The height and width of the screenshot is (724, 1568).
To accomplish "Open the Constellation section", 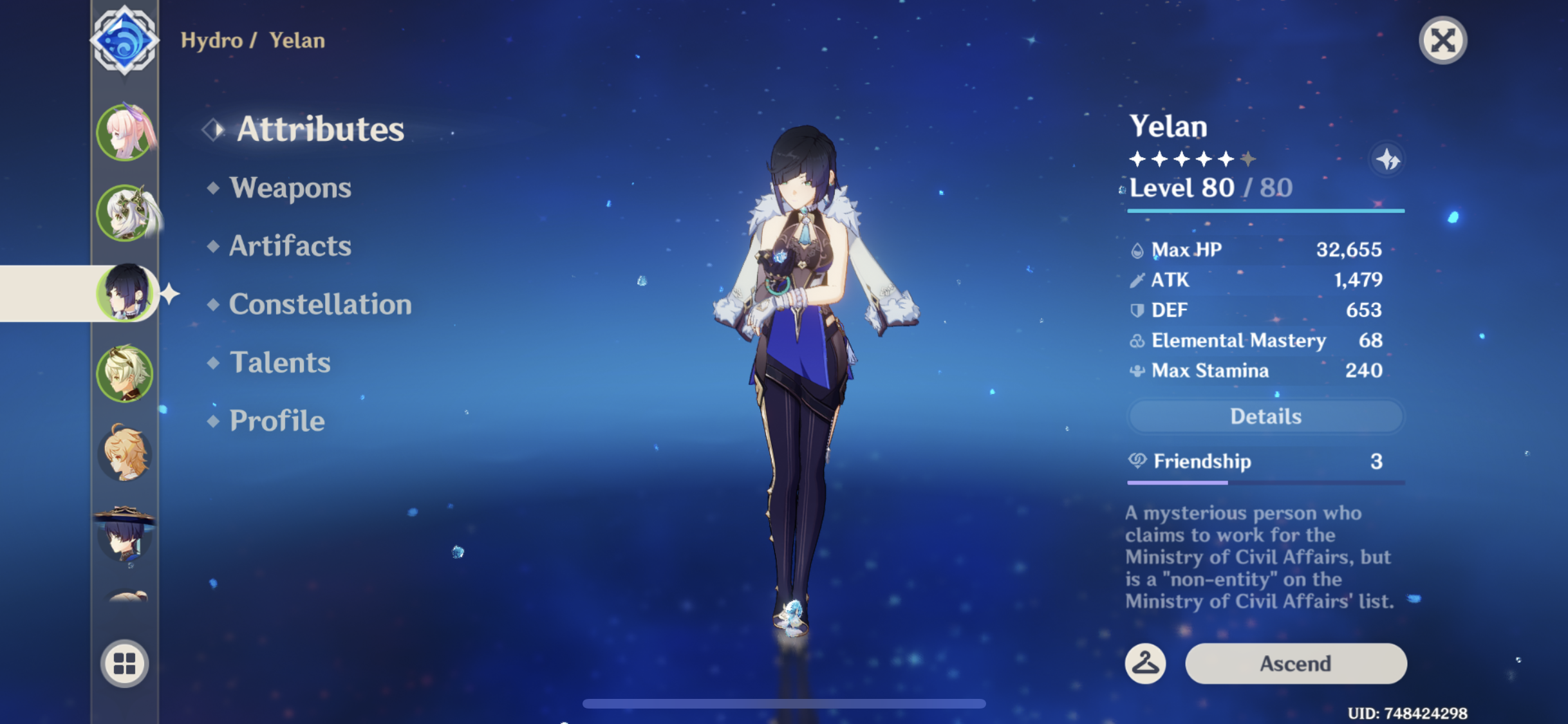I will tap(321, 304).
